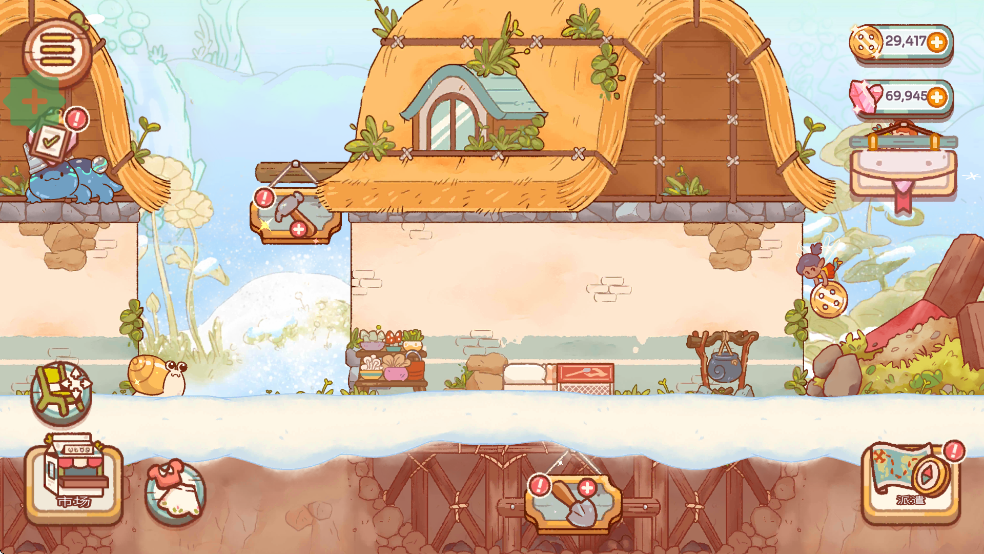Open the 市场 market shop
Image resolution: width=984 pixels, height=554 pixels.
(73, 484)
